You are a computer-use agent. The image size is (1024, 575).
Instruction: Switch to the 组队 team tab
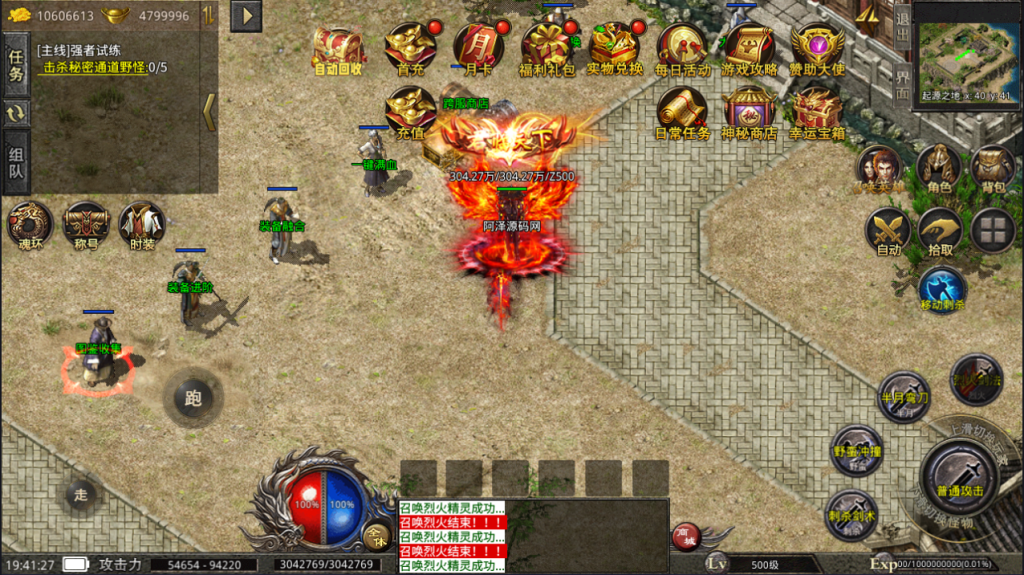[x=16, y=164]
